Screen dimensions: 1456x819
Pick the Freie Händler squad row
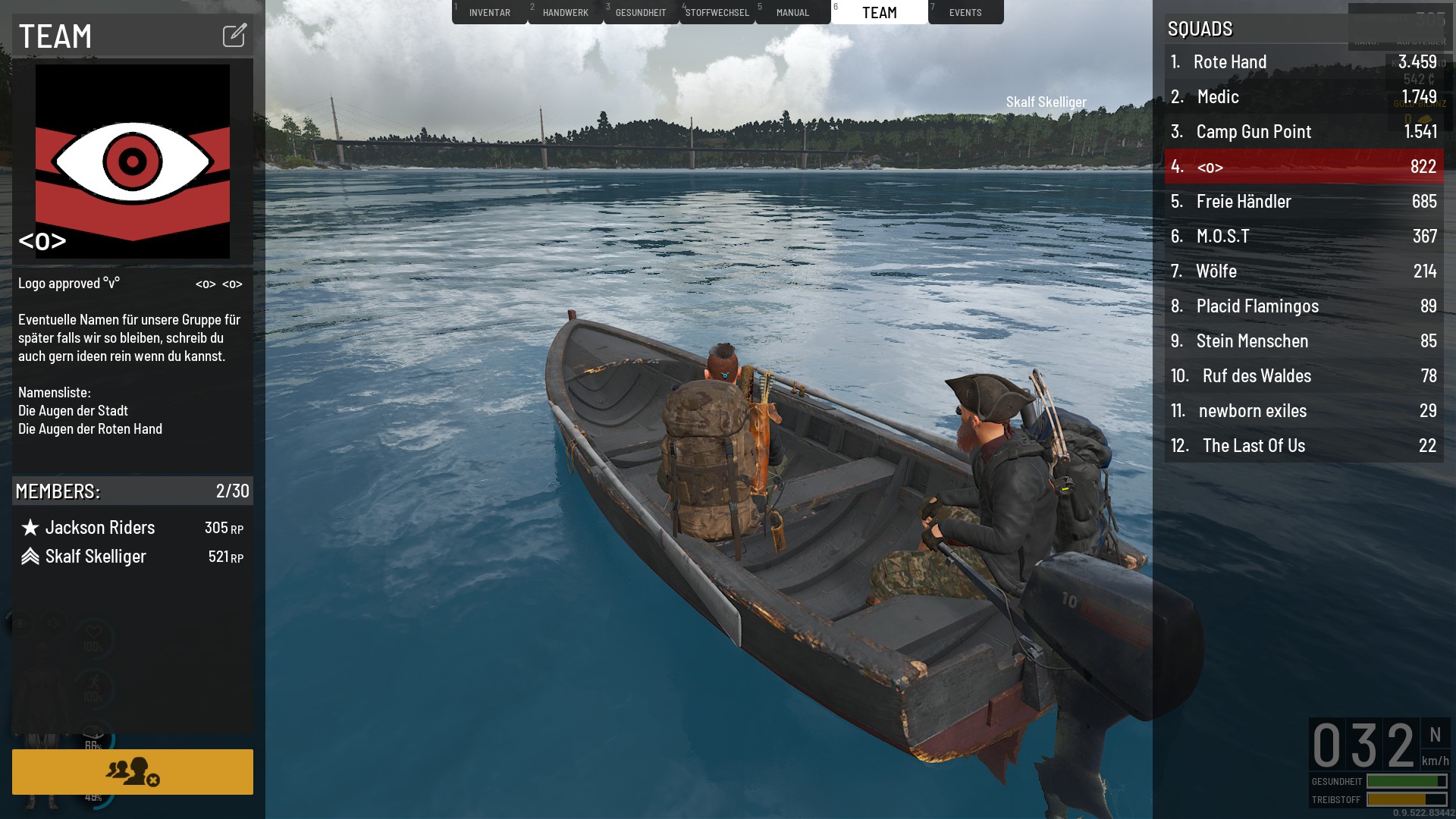click(1304, 202)
